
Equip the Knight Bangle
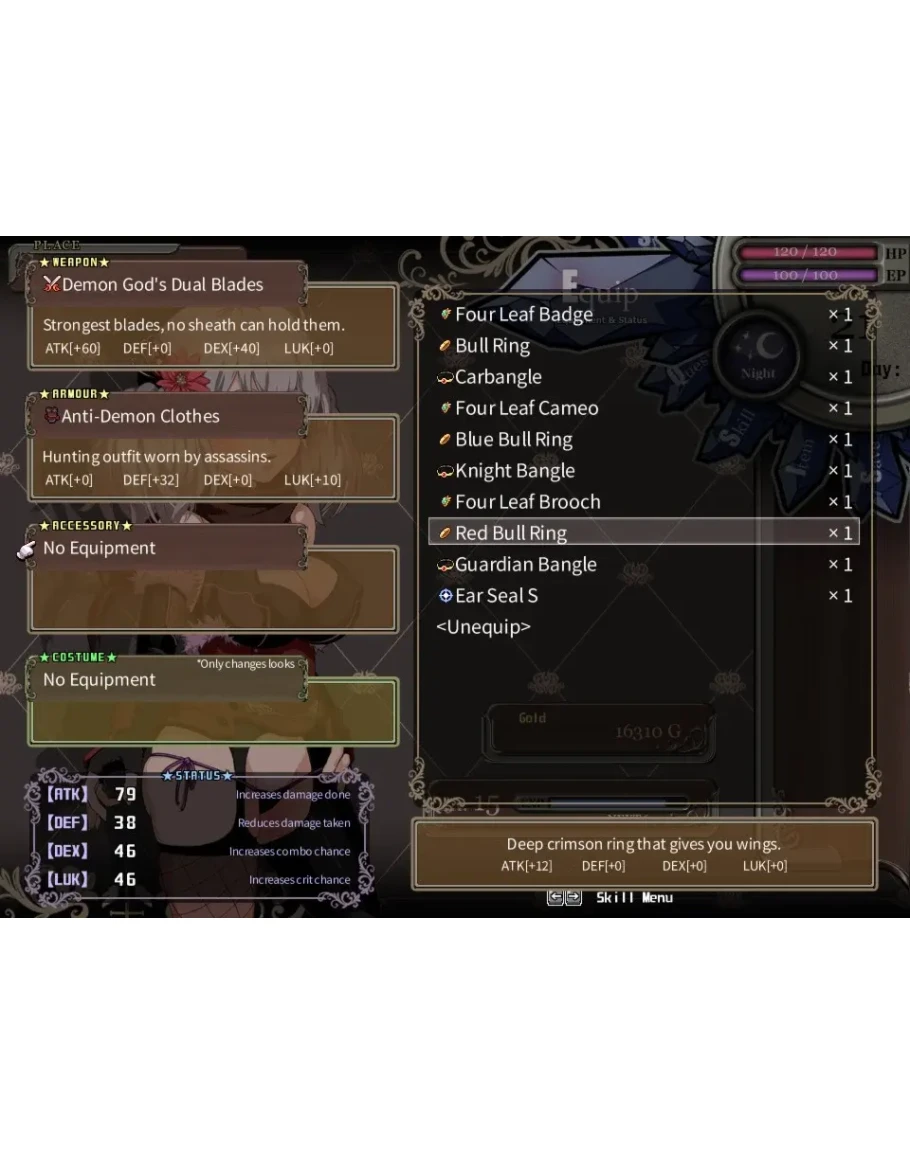click(x=514, y=471)
